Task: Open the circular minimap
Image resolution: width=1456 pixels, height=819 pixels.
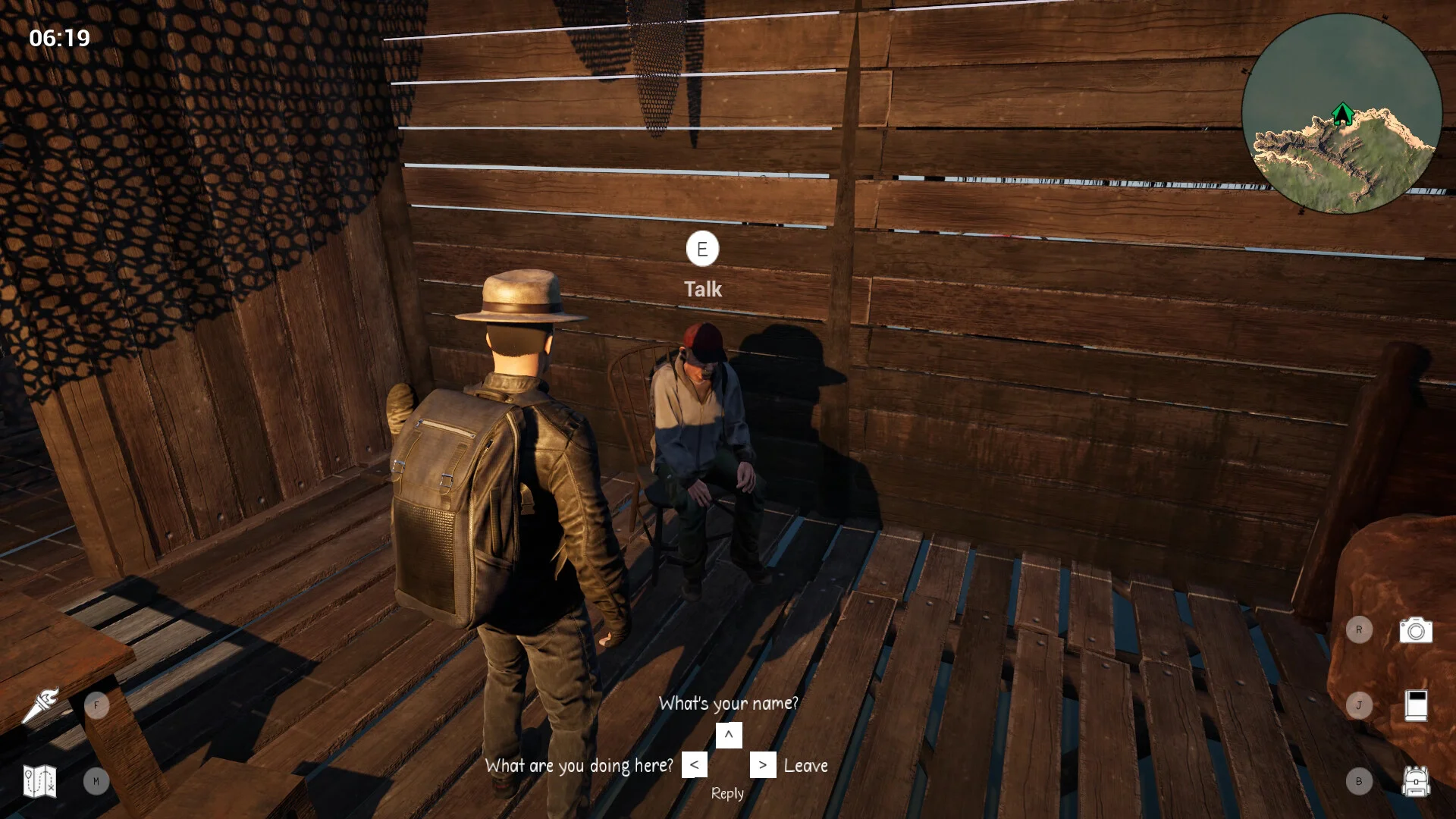Action: (x=1341, y=114)
